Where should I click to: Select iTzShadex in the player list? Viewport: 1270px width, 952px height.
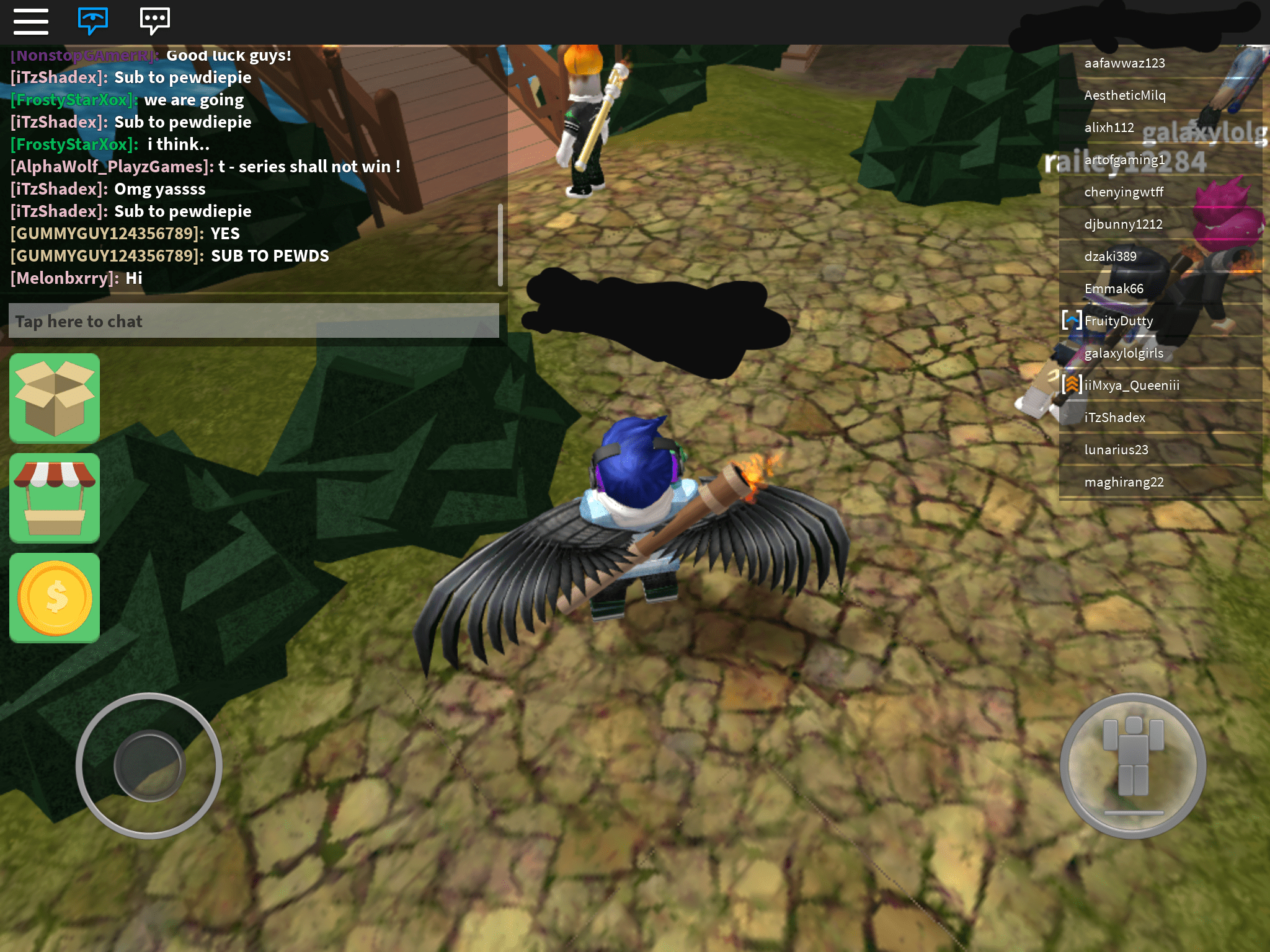1116,417
